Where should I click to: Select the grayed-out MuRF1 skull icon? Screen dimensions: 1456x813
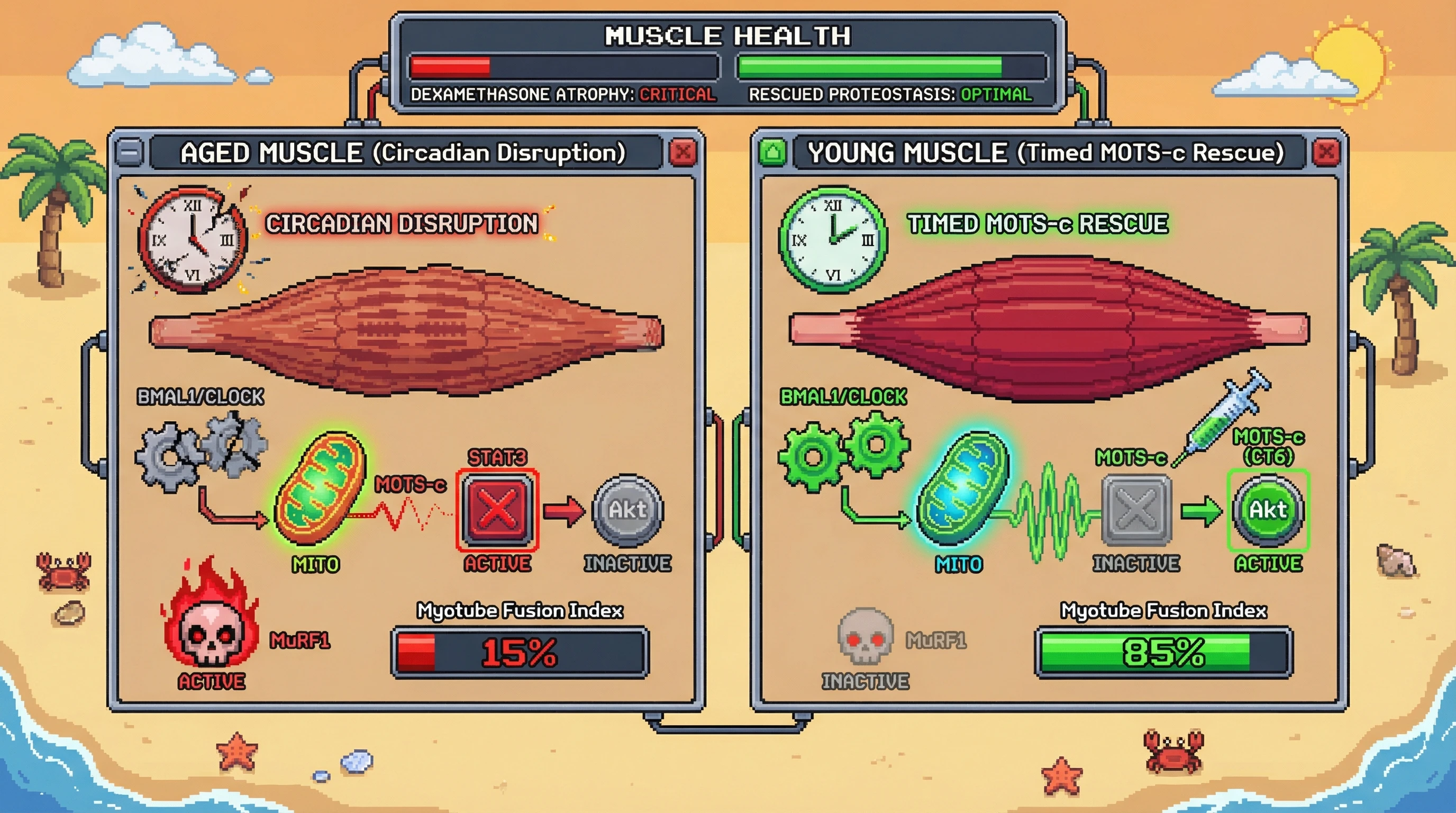[865, 636]
